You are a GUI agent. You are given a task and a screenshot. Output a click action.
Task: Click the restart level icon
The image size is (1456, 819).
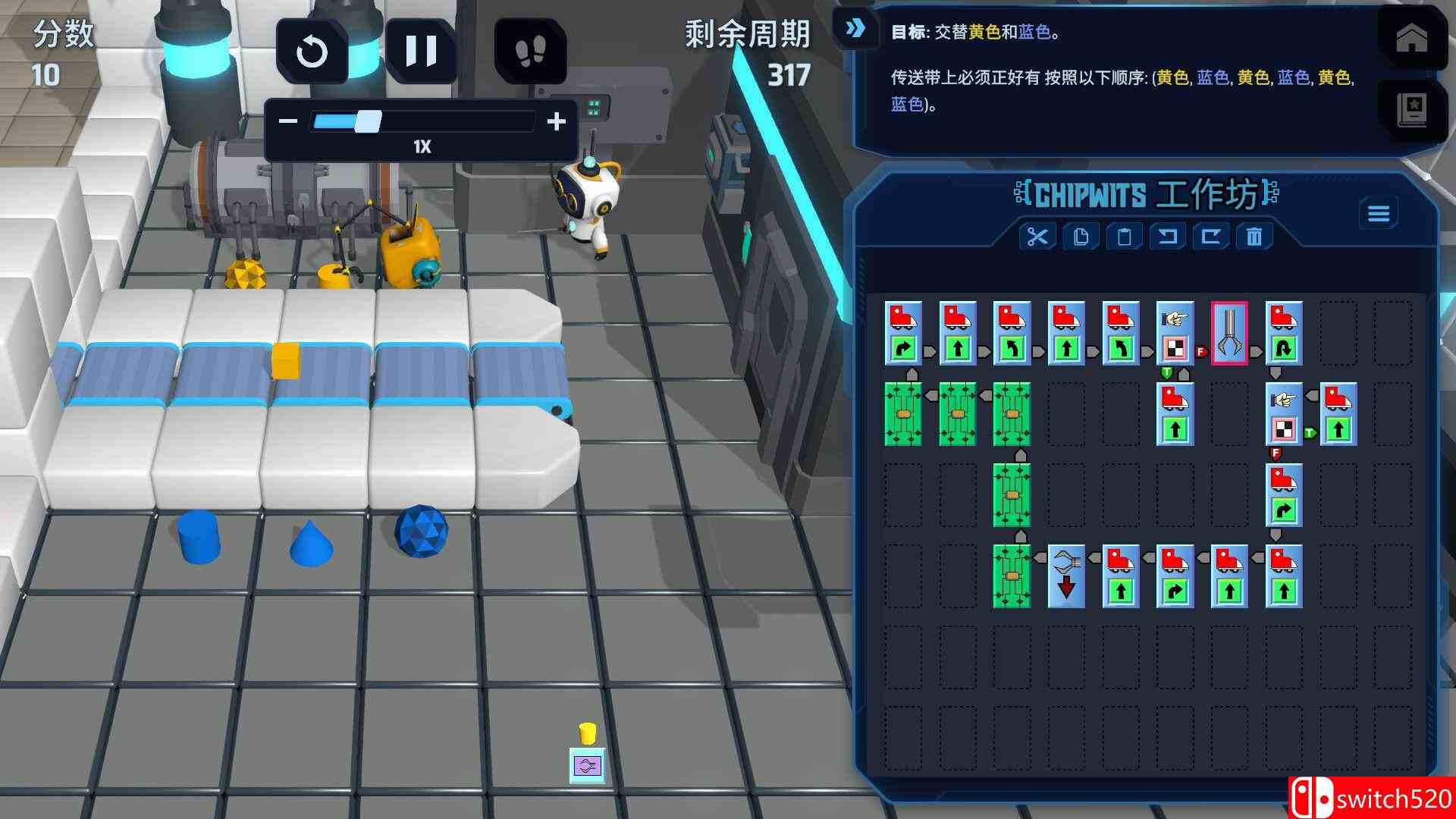312,51
